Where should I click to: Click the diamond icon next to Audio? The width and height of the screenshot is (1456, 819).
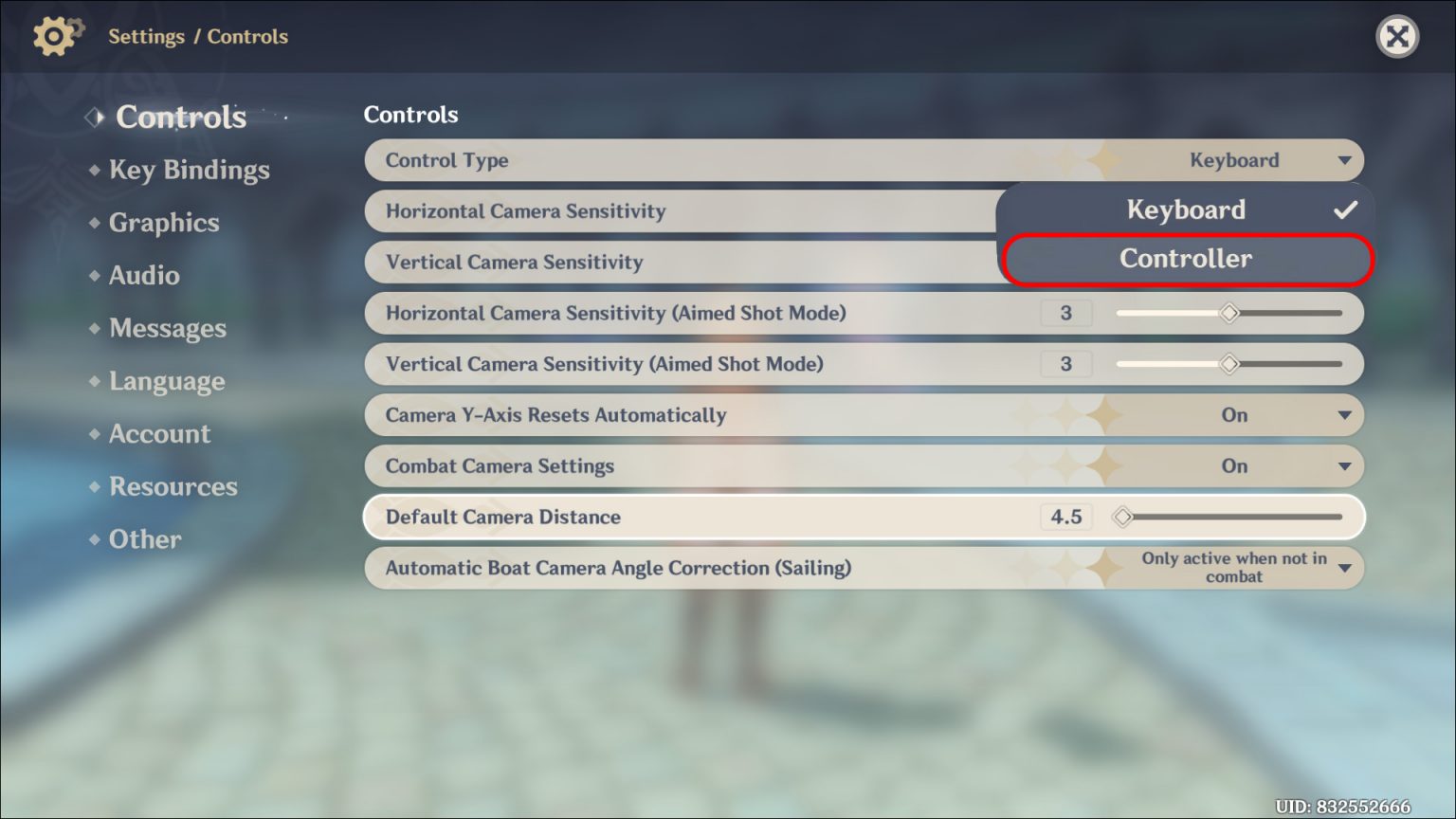(96, 275)
